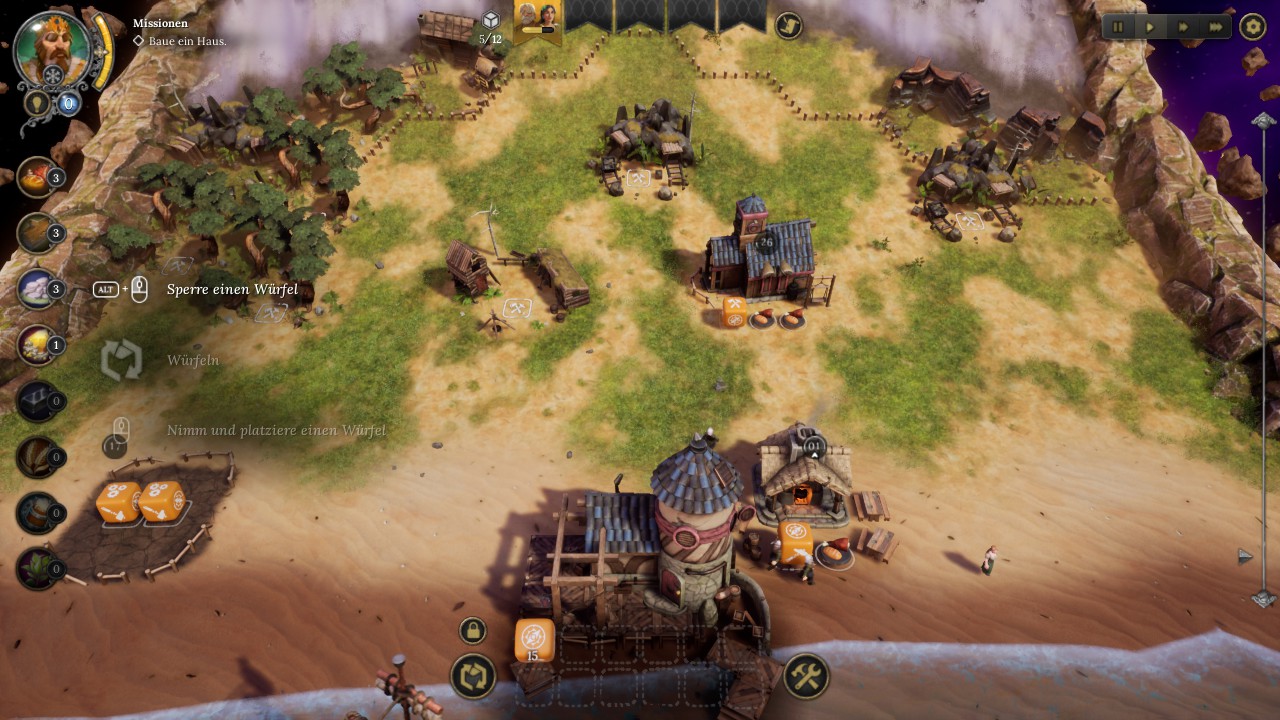Click the dice lock padlock button
Screen dimensions: 1280x720
click(472, 630)
